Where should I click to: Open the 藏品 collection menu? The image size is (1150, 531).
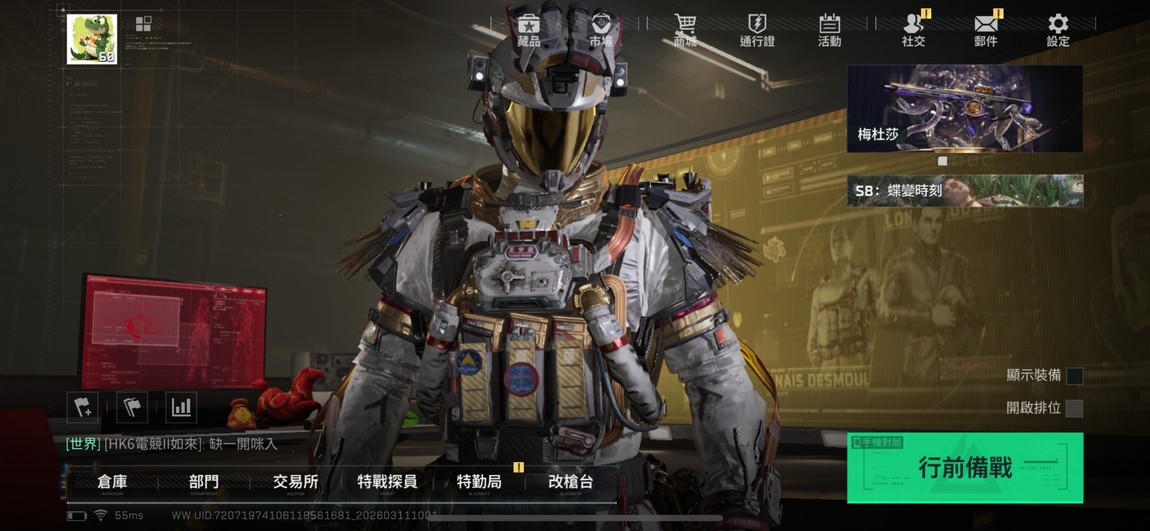(x=529, y=29)
